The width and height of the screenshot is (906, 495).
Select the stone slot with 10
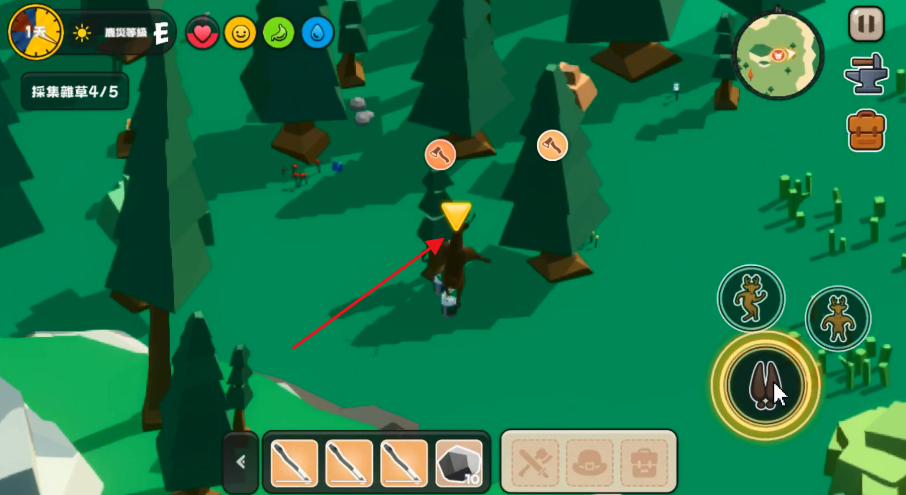pos(459,462)
